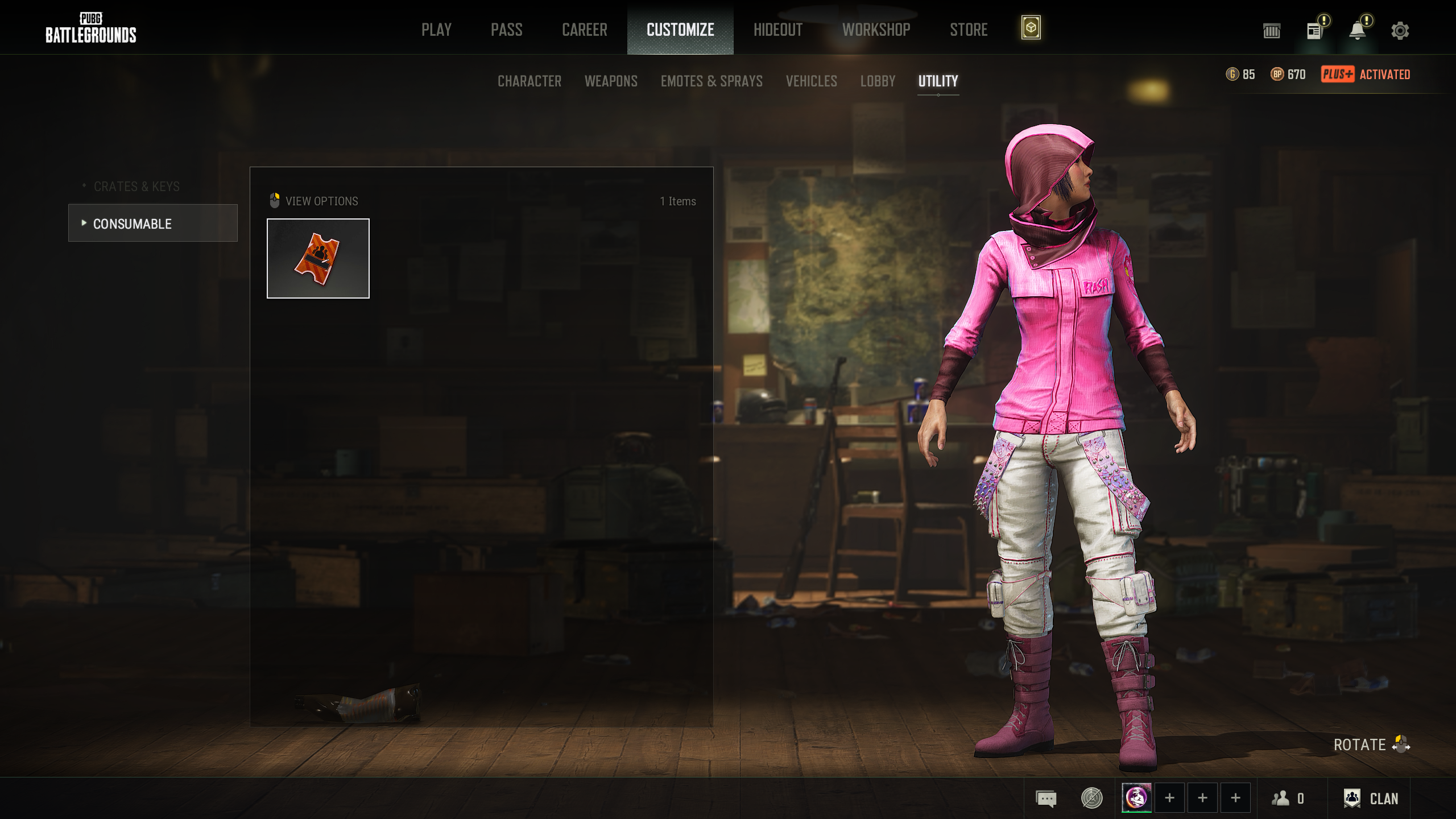Open the Career tab
Screen dimensions: 1456x819
[x=584, y=30]
